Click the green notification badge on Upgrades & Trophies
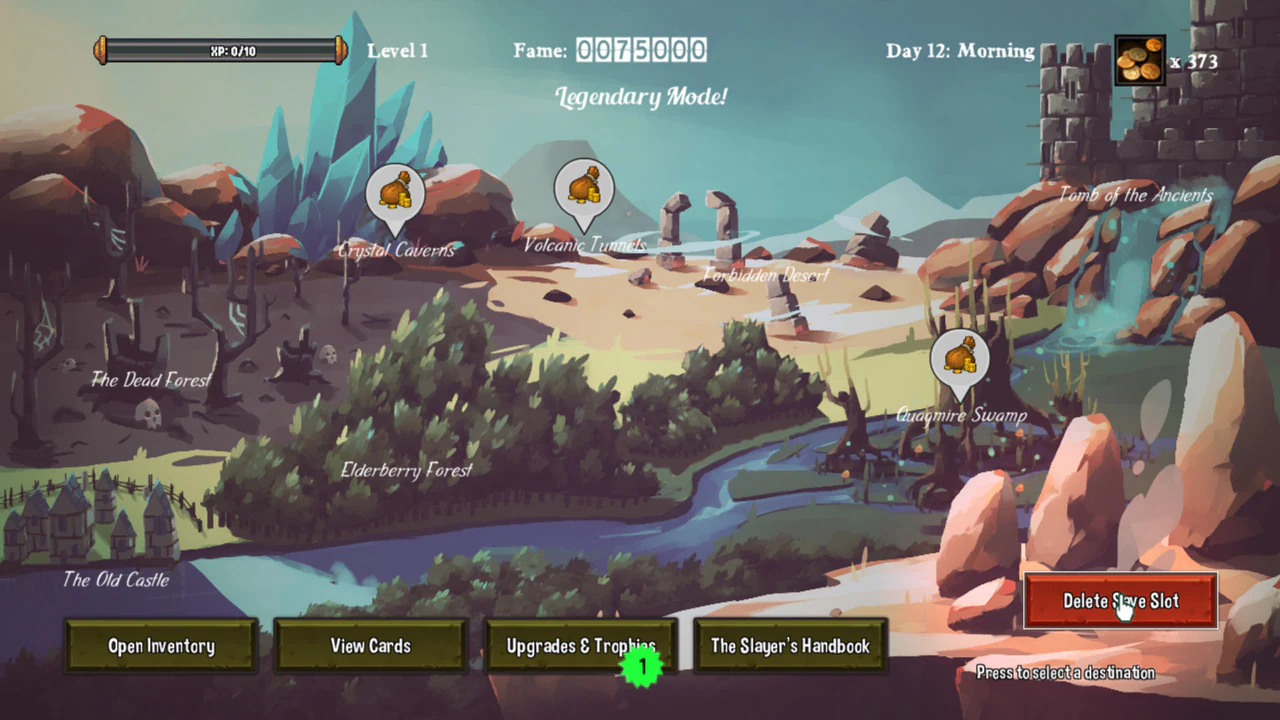The height and width of the screenshot is (720, 1280). [x=641, y=662]
